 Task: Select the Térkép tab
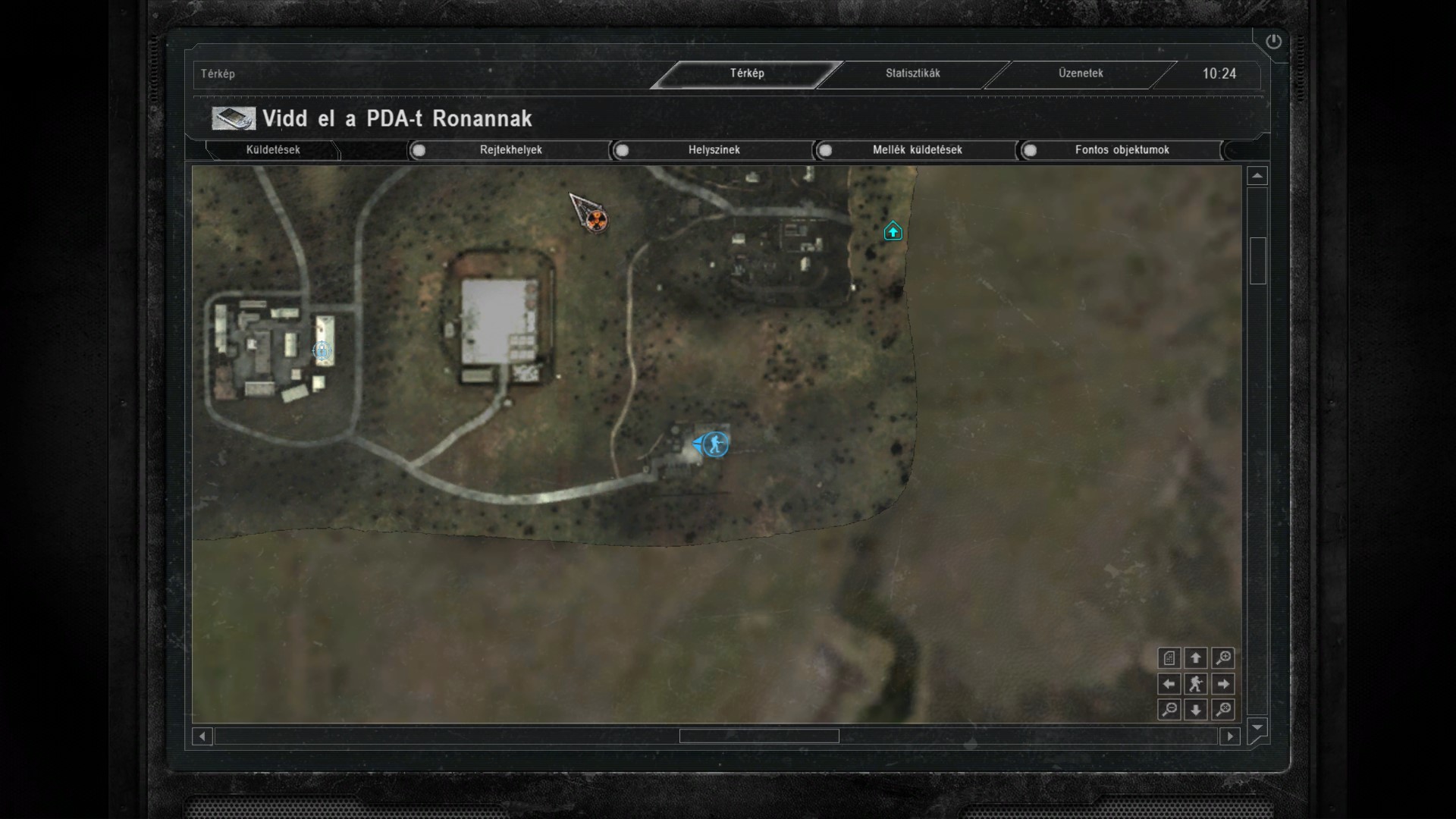point(747,74)
